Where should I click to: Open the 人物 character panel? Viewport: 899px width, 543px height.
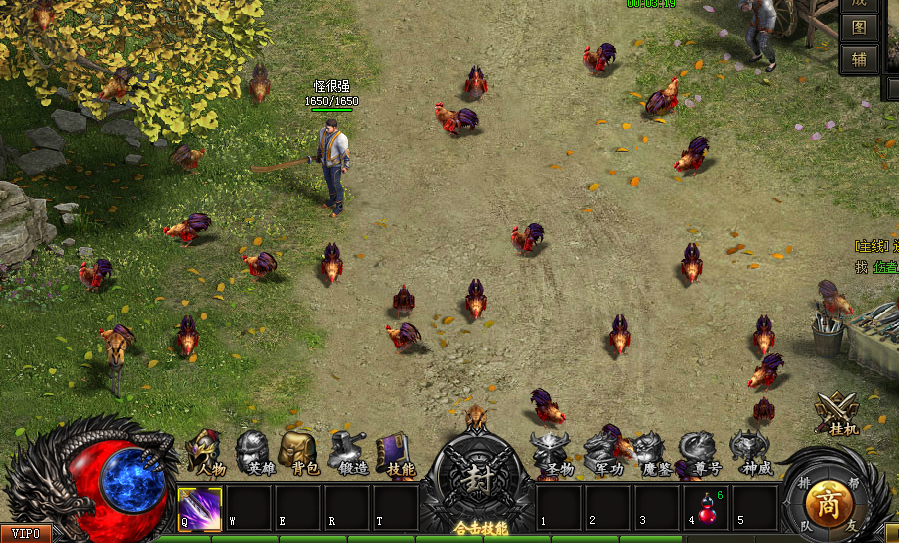[207, 452]
